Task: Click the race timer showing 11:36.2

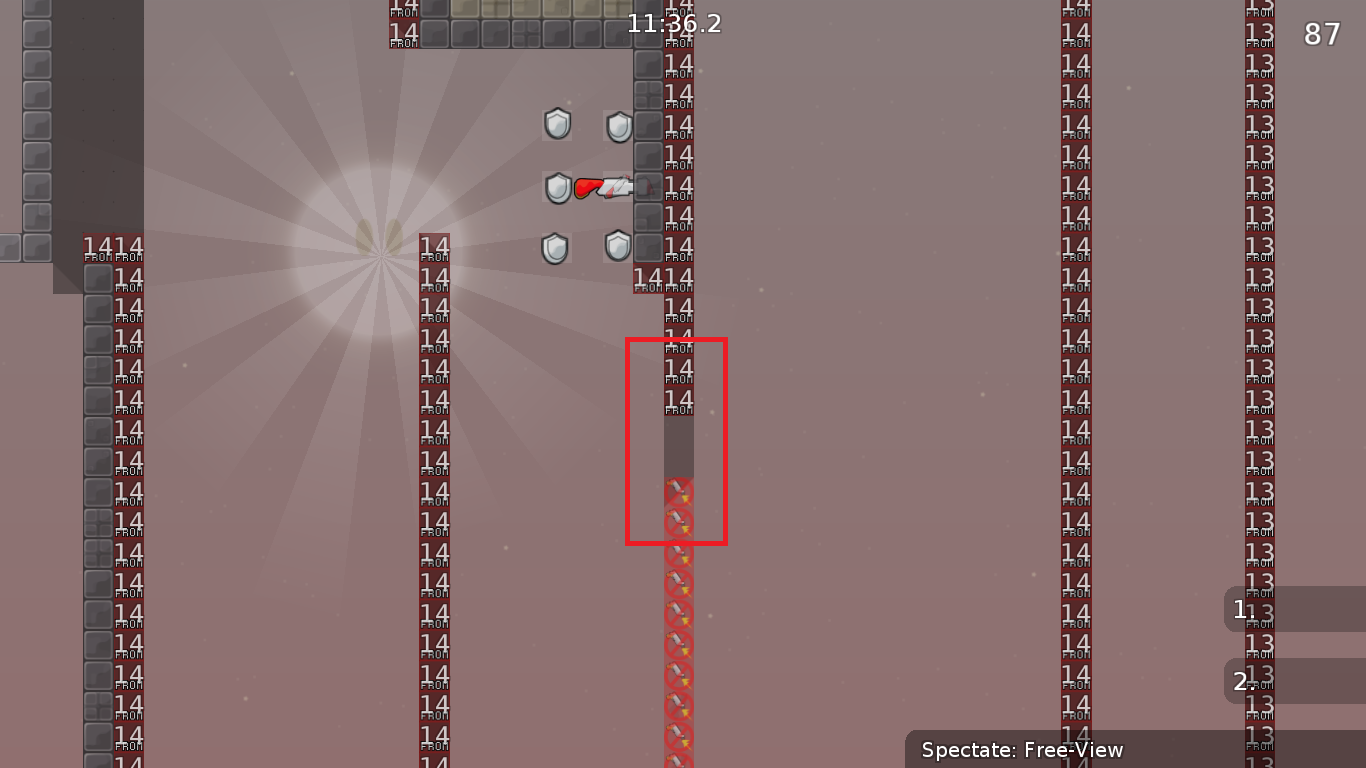Action: [673, 23]
